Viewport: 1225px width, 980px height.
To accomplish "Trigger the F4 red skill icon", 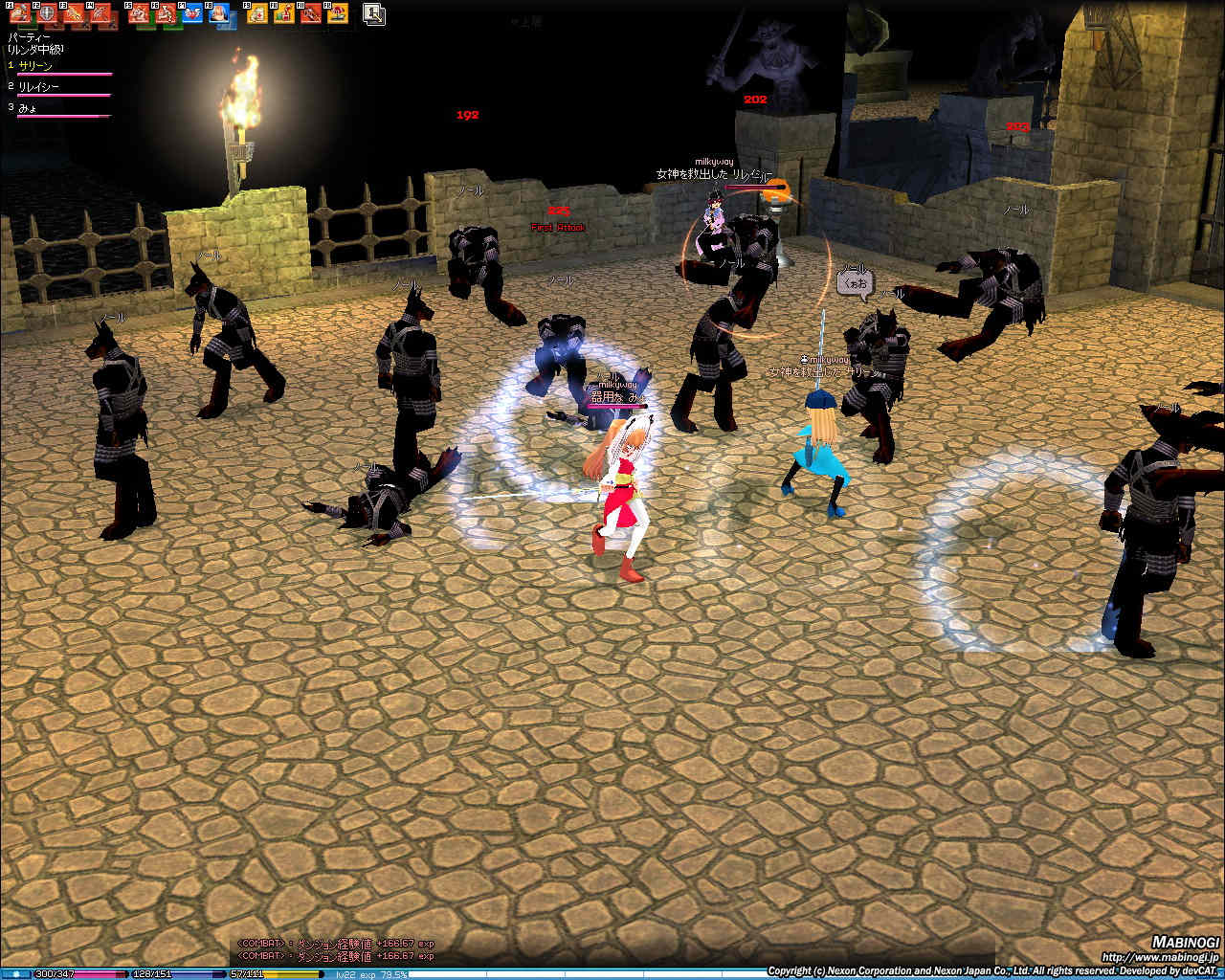I will (100, 13).
